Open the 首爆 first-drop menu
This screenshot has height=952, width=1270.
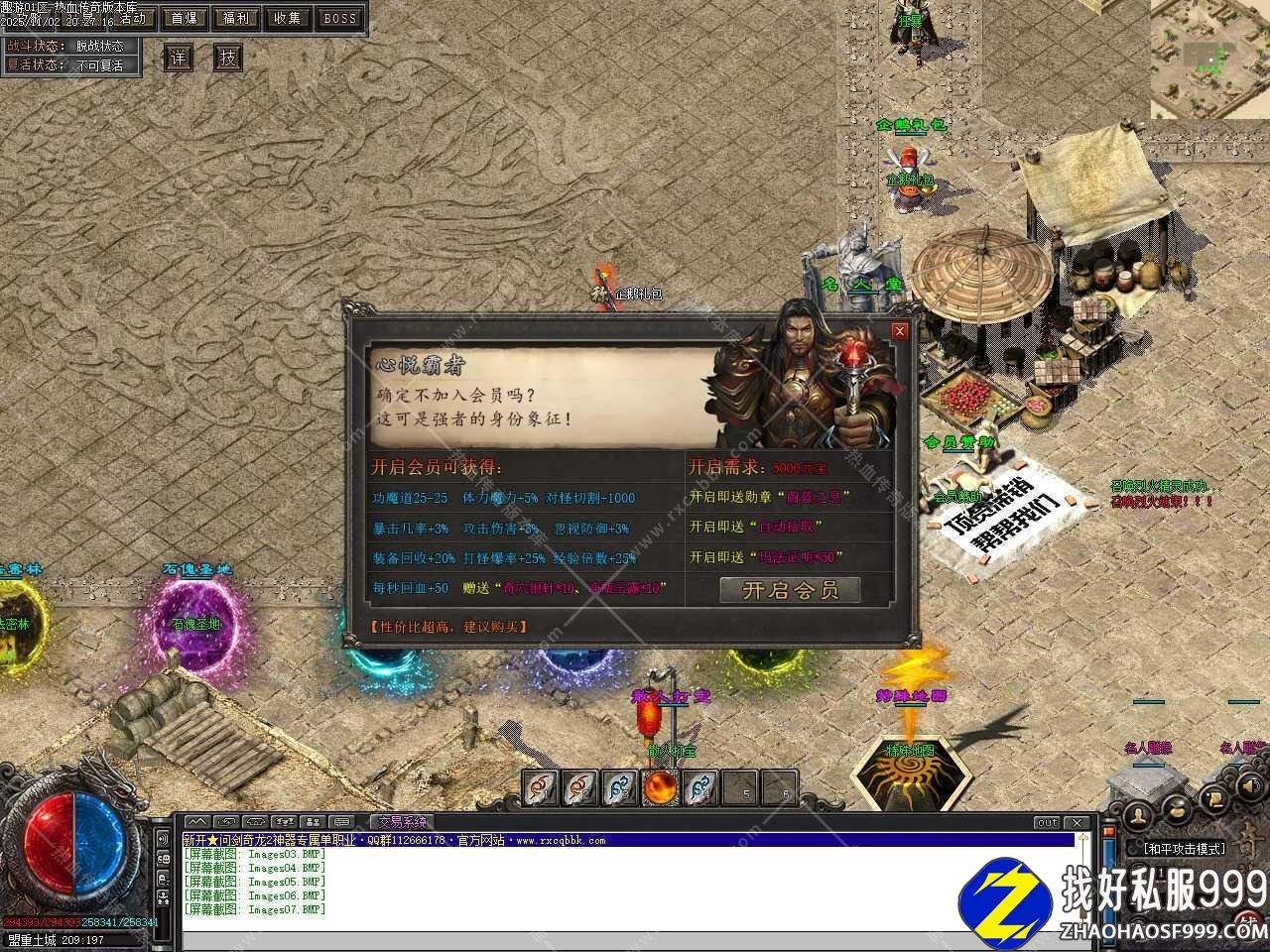(184, 18)
